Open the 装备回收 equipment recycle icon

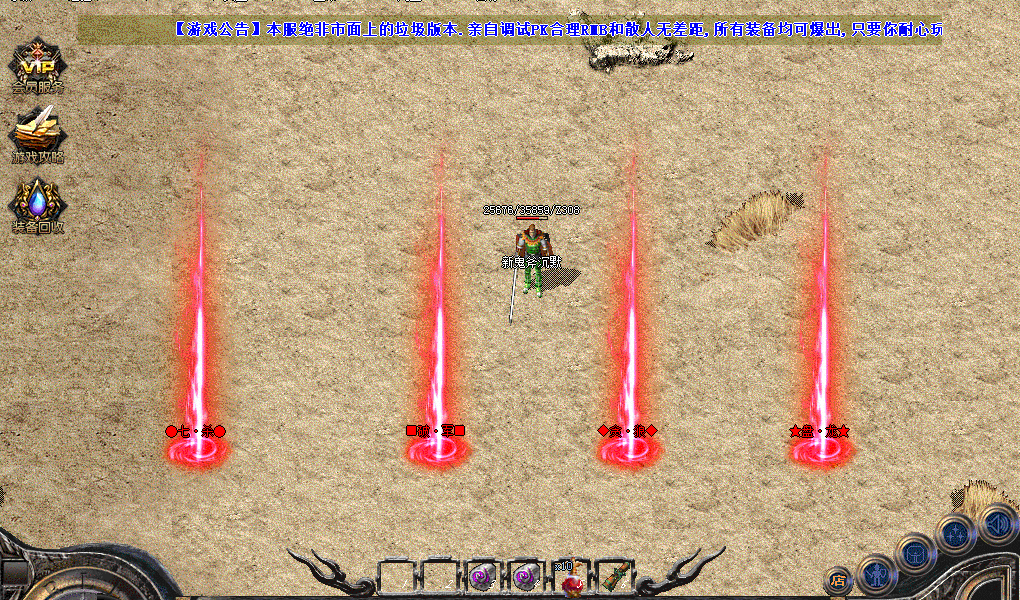coord(37,205)
